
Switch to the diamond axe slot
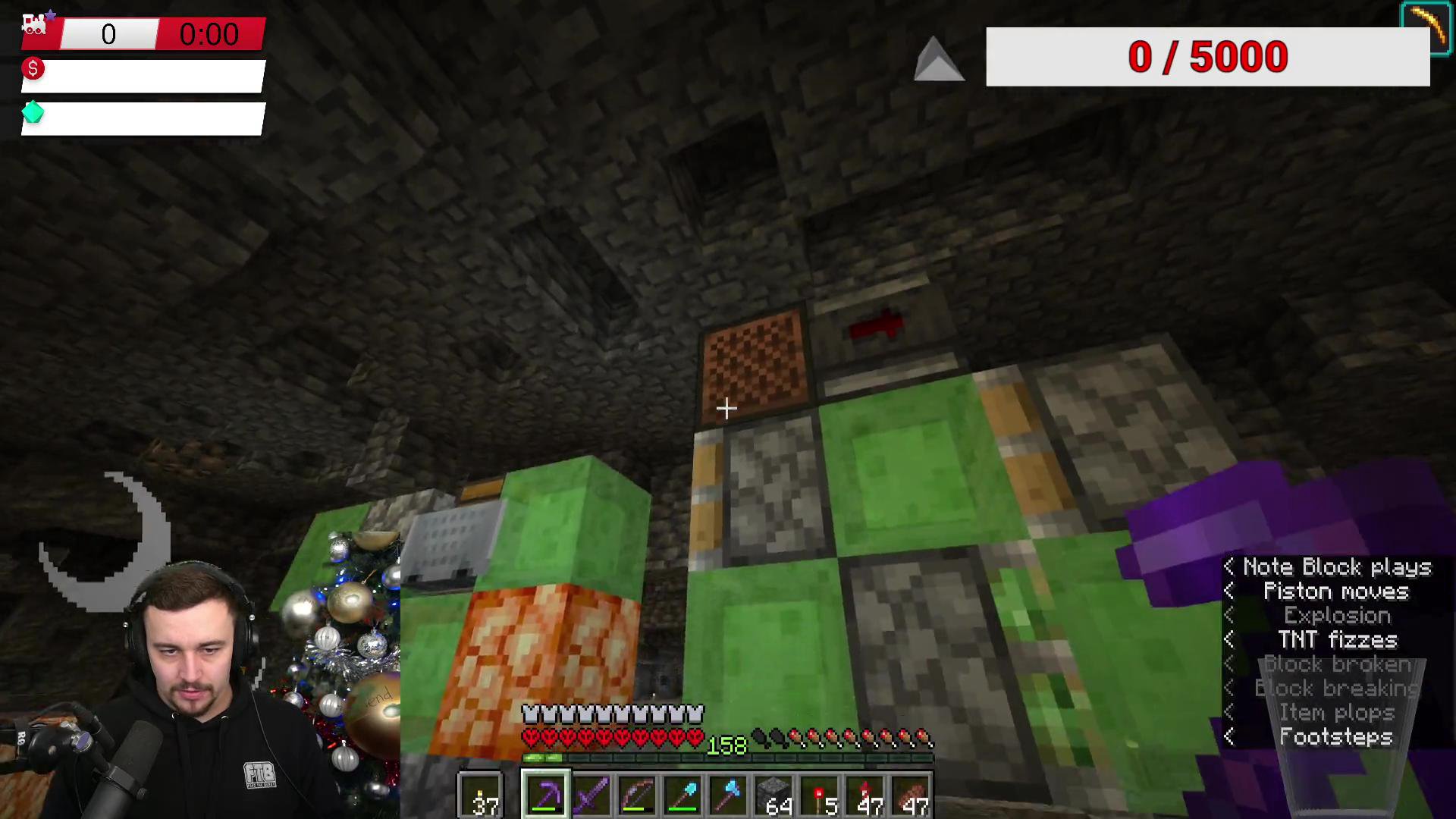coord(729,795)
